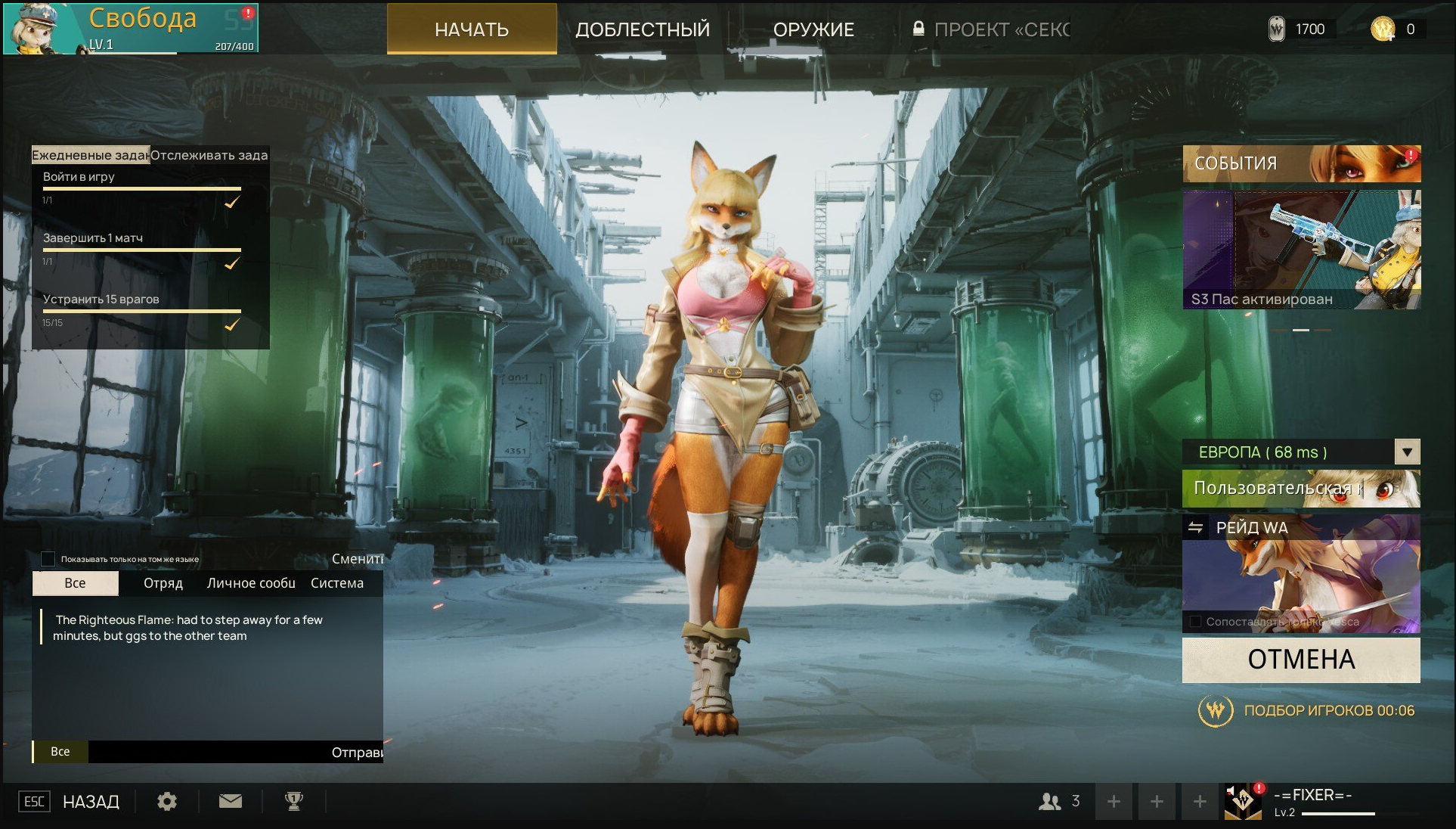This screenshot has height=829, width=1456.
Task: Switch to the ДОБЛЕСТНЫЙ tab
Action: (643, 29)
